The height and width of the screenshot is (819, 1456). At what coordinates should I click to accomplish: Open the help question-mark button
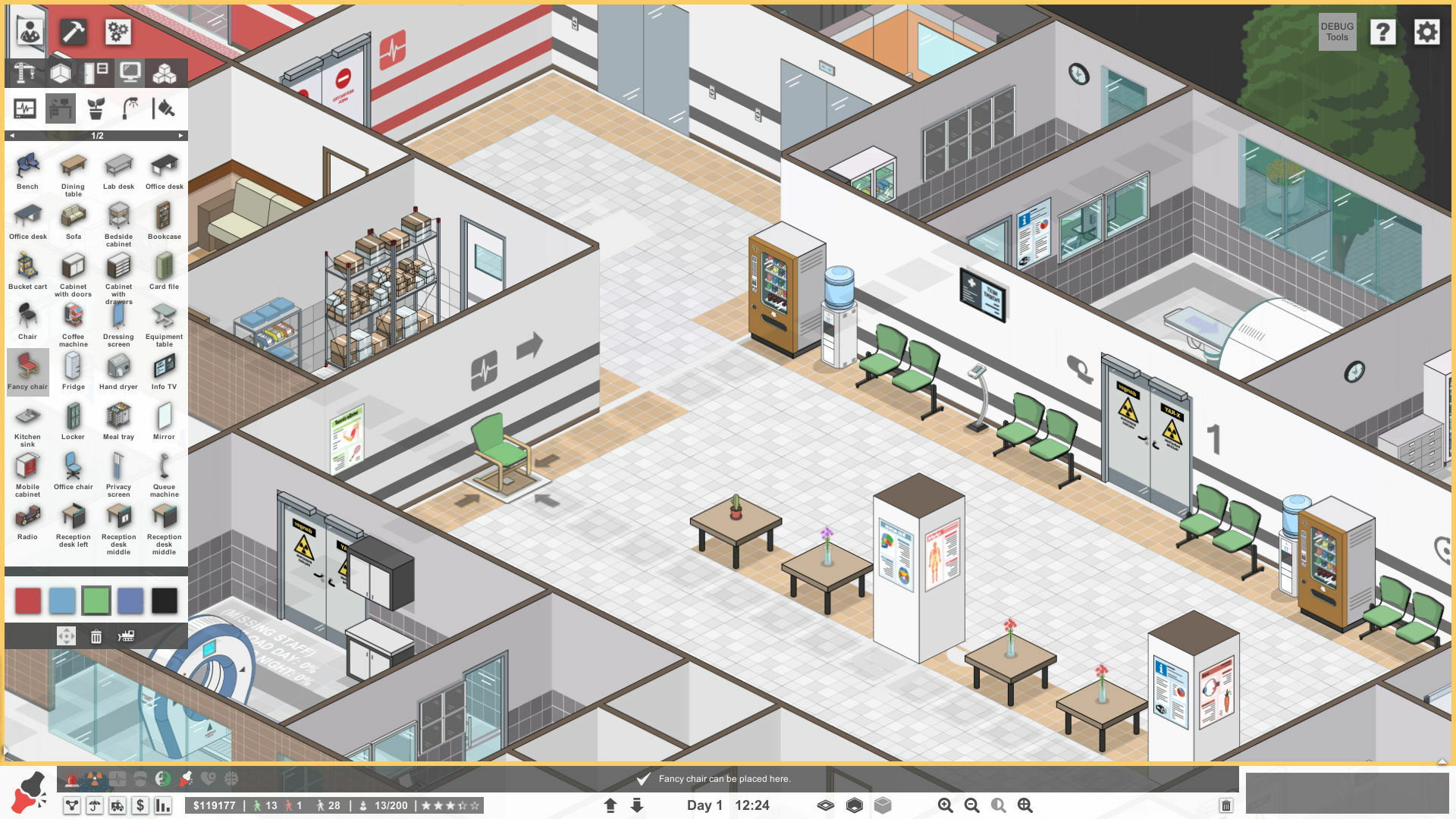[1383, 33]
